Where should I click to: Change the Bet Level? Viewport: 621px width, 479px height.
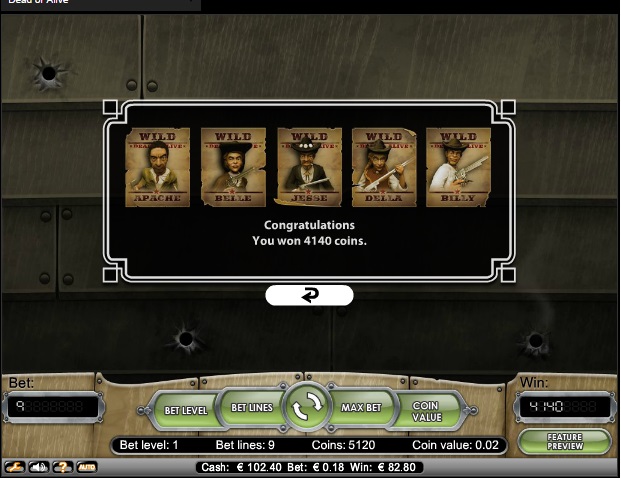(184, 409)
